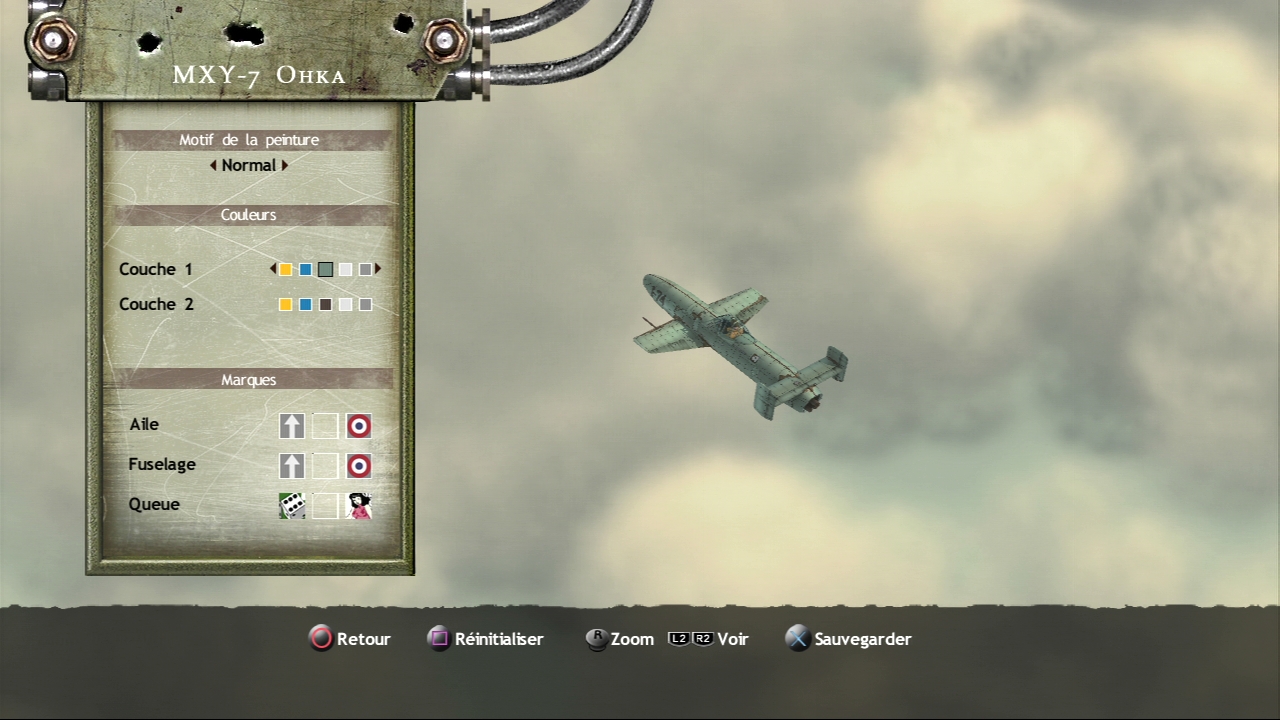Click the right arrow after Couche 1 swatches

pos(378,269)
